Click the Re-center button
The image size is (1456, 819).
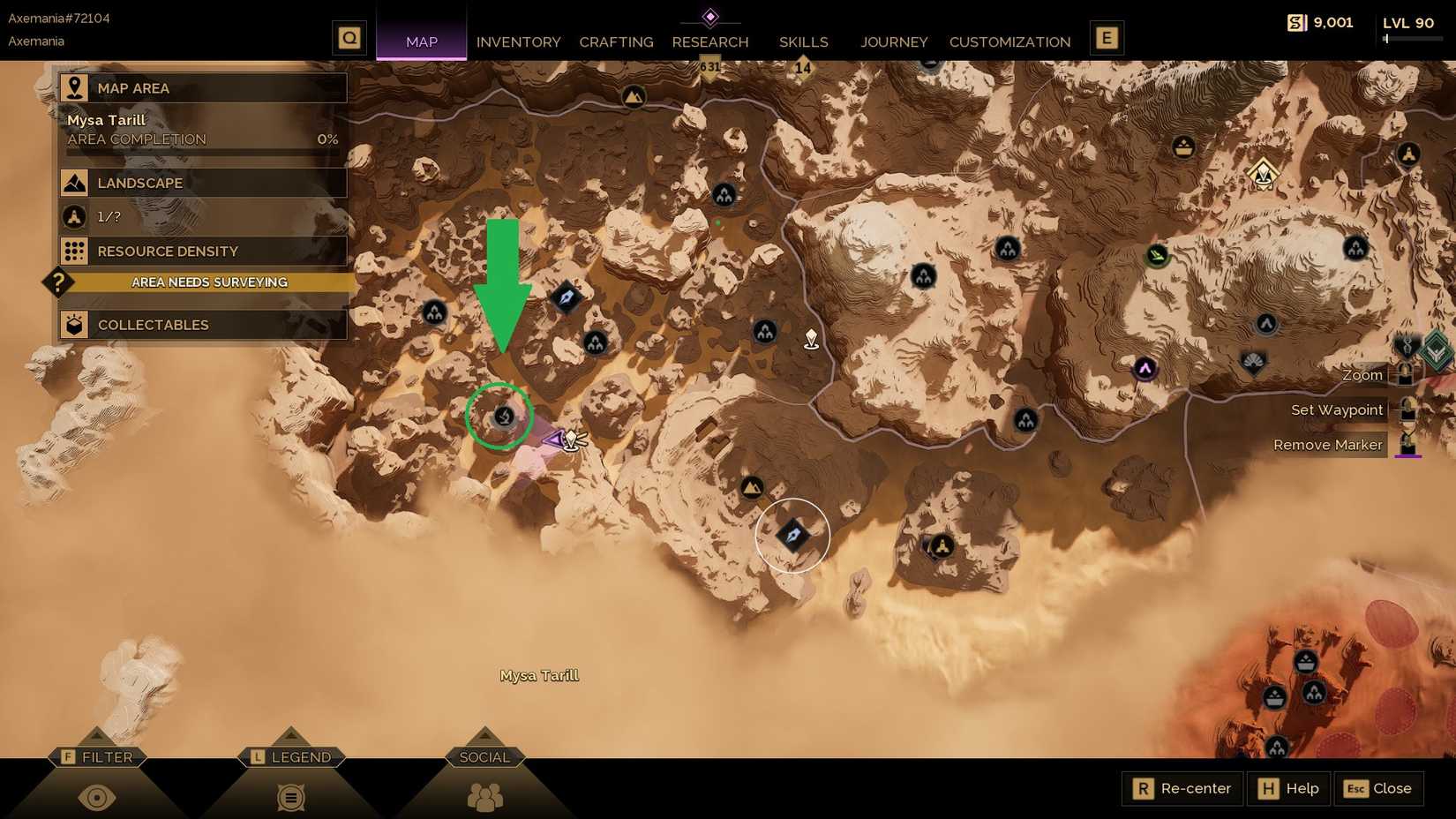pos(1181,788)
